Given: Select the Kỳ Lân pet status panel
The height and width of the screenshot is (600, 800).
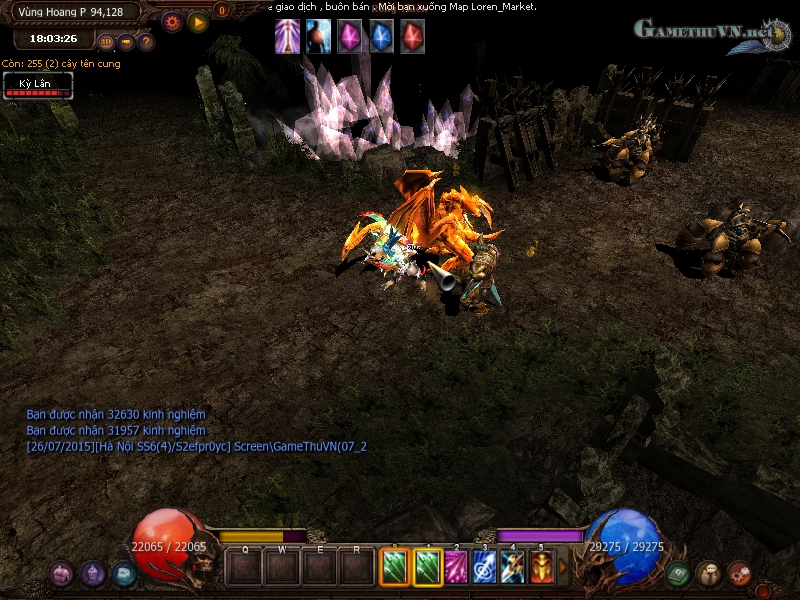Looking at the screenshot, I should coord(38,87).
